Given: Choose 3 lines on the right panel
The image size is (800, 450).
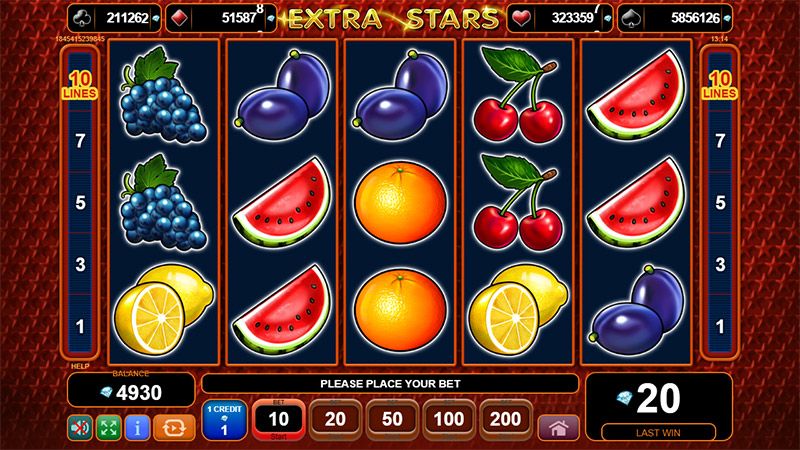Looking at the screenshot, I should (x=719, y=265).
